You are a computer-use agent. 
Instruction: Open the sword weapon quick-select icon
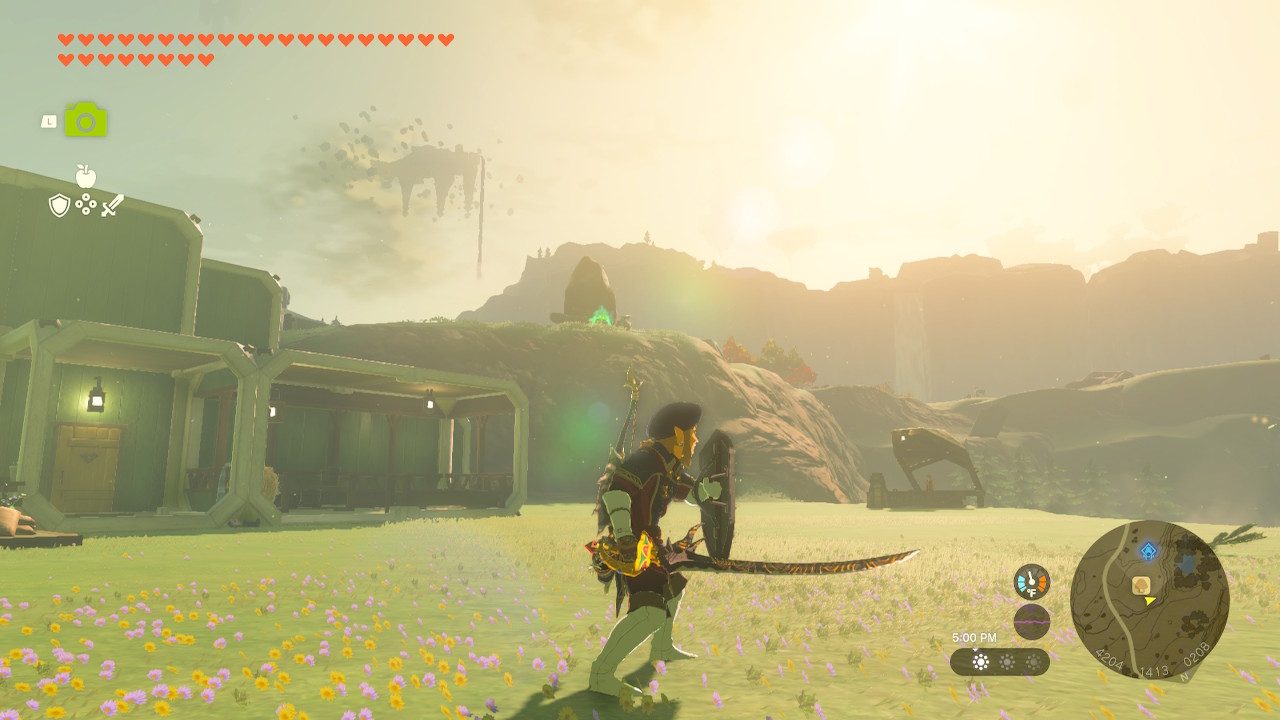112,205
